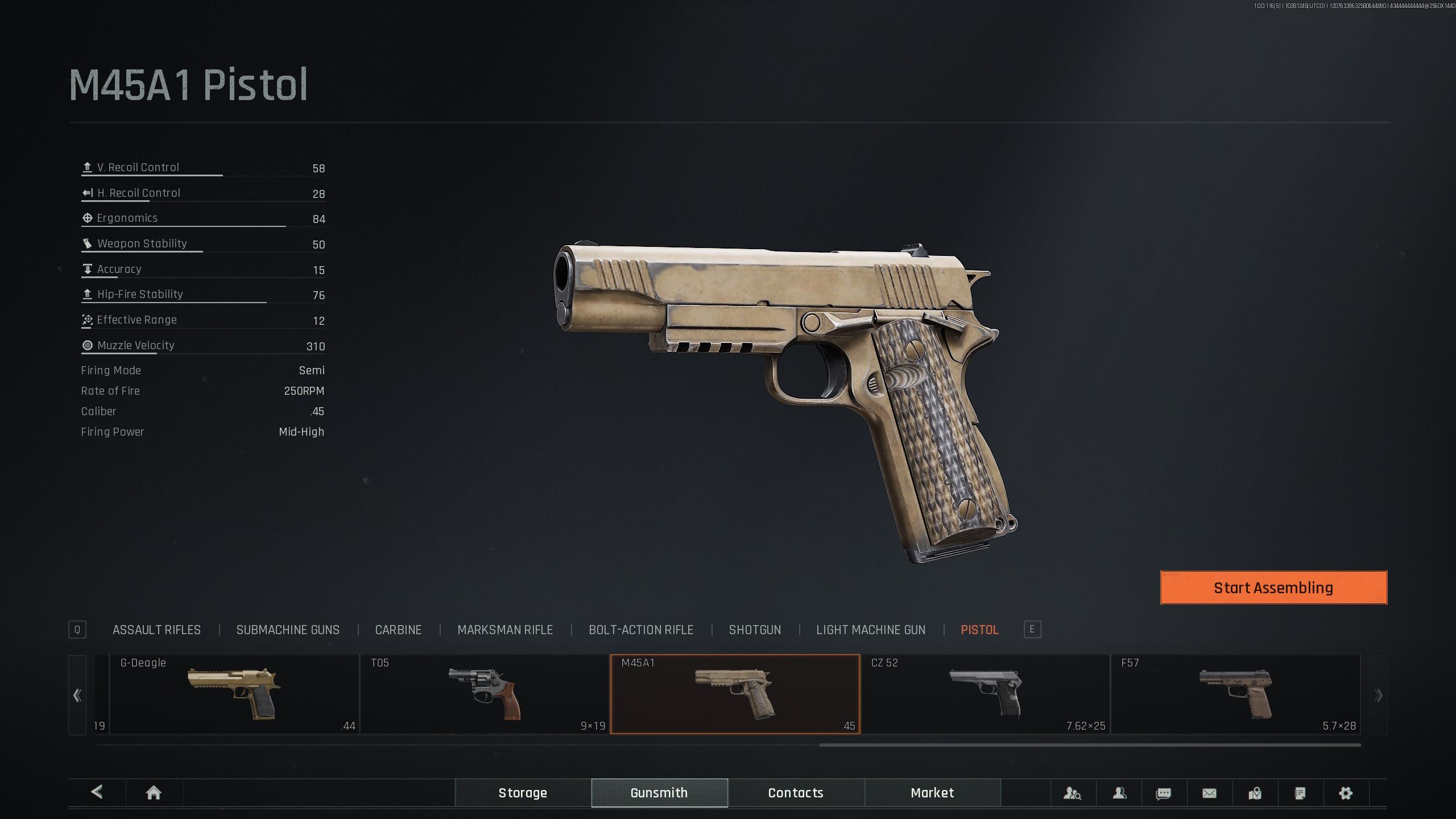Select the T05 revolver tile
The image size is (1456, 819).
pos(485,694)
